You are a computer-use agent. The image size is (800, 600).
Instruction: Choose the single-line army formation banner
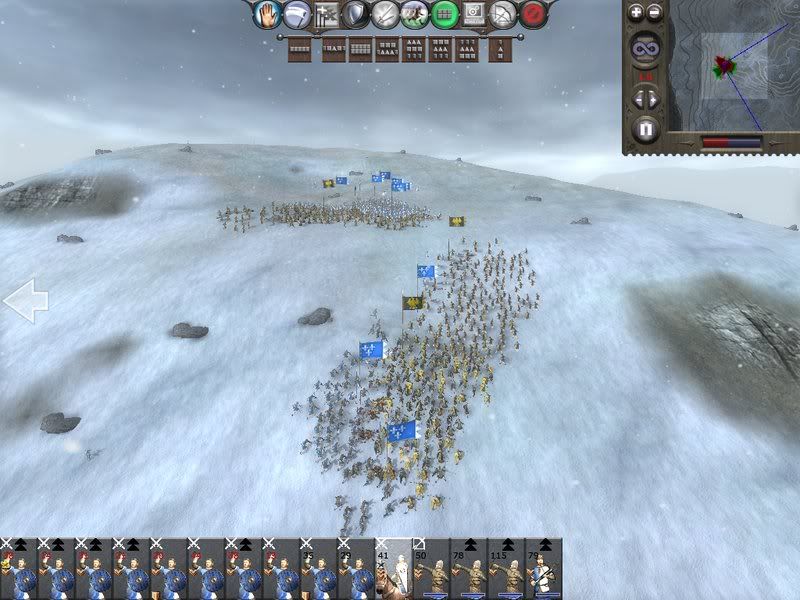(299, 48)
